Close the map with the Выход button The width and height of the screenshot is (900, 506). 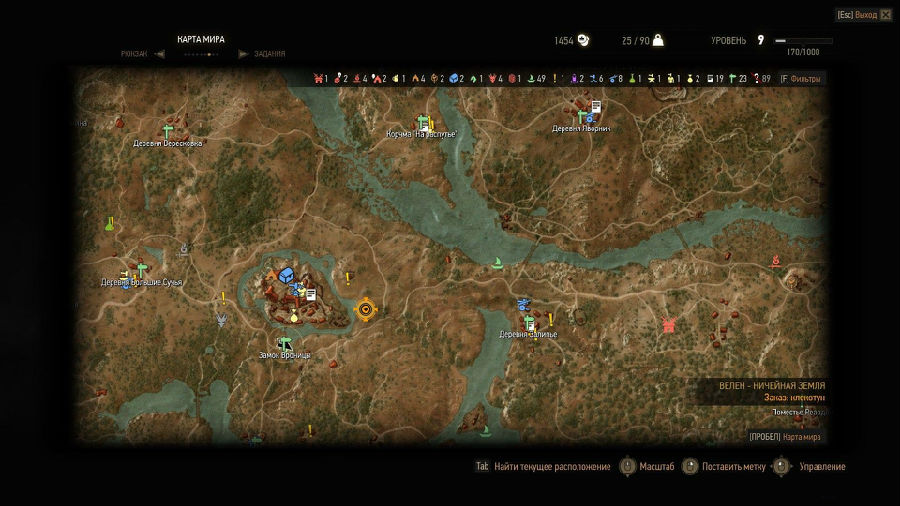tap(864, 15)
